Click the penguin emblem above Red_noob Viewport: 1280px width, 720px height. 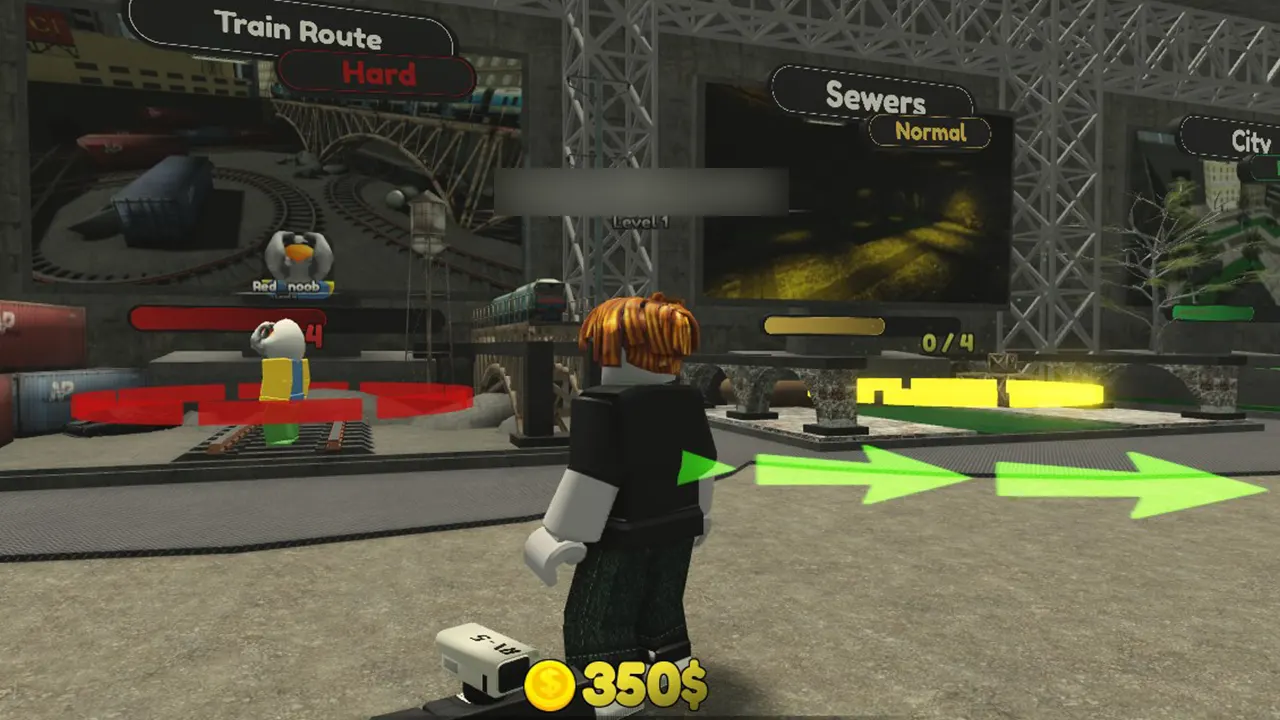(298, 255)
